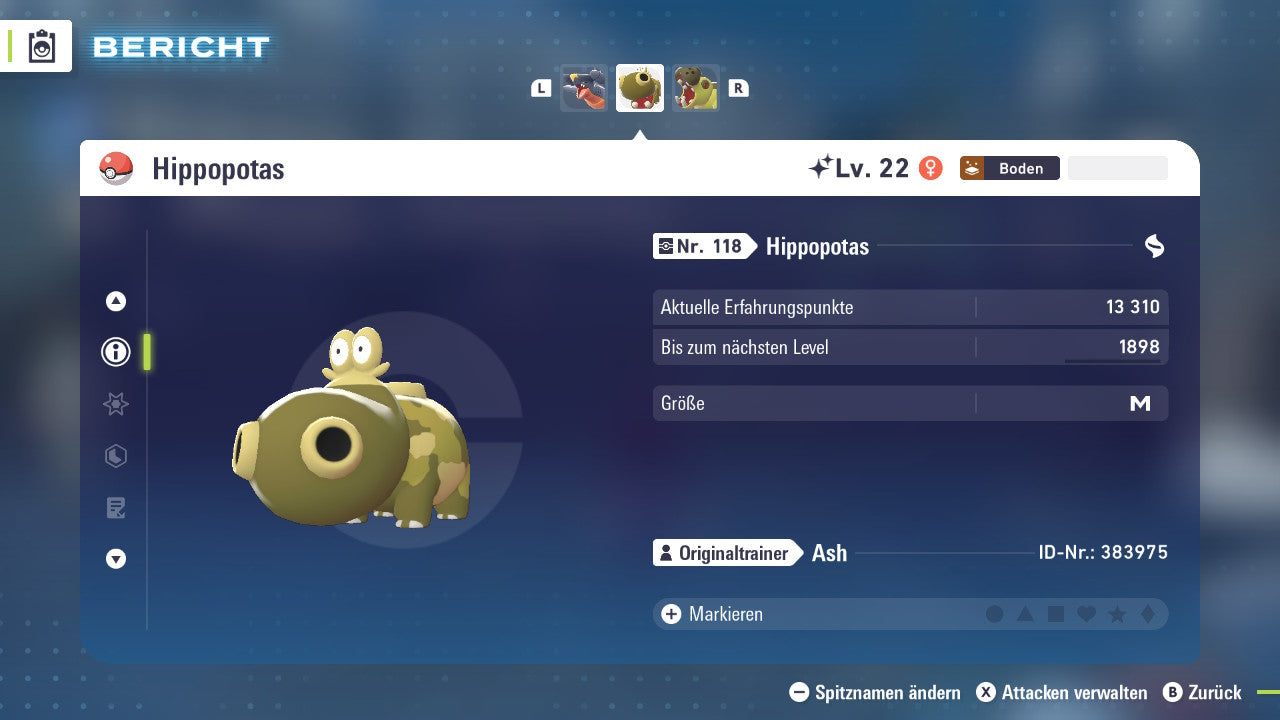
Task: Select the hexagon Tera type sidebar icon
Action: click(115, 456)
